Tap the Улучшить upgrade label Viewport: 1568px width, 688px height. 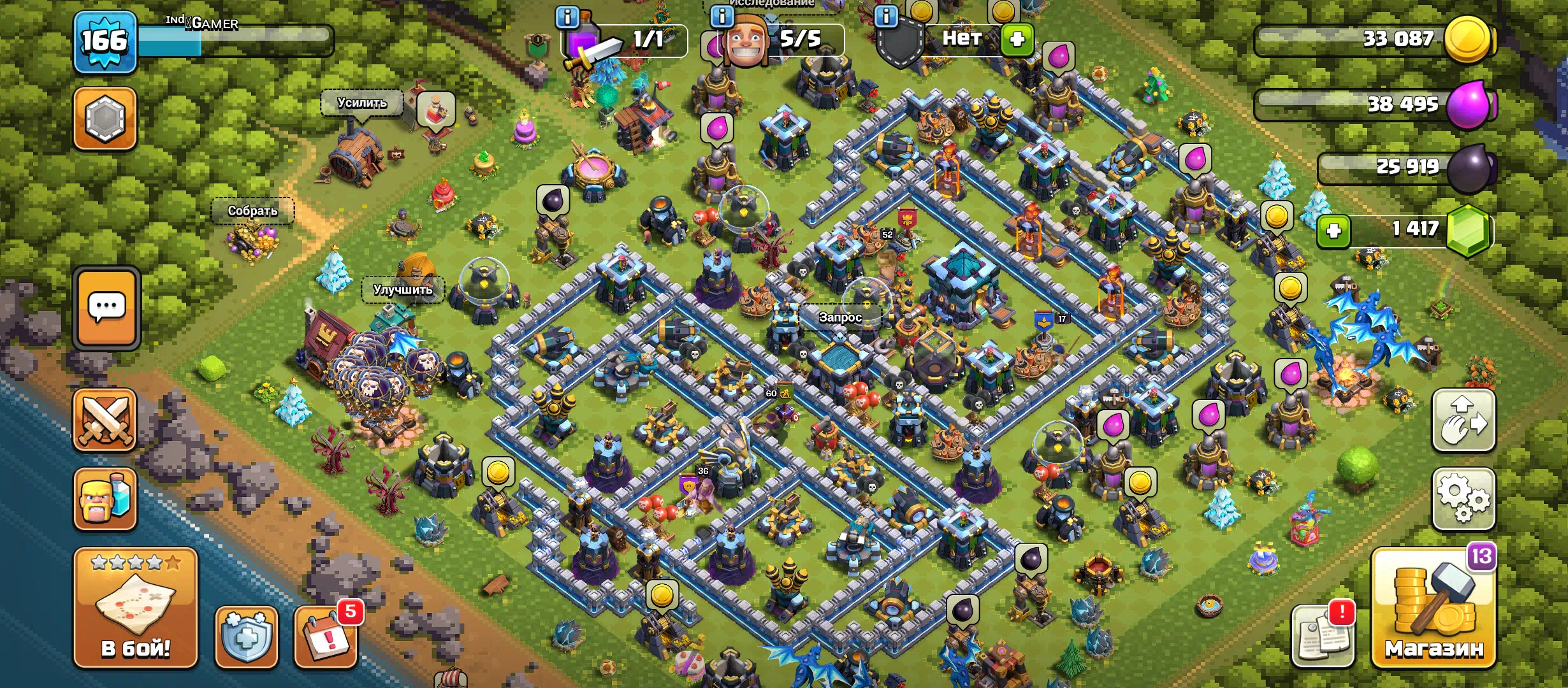click(402, 290)
